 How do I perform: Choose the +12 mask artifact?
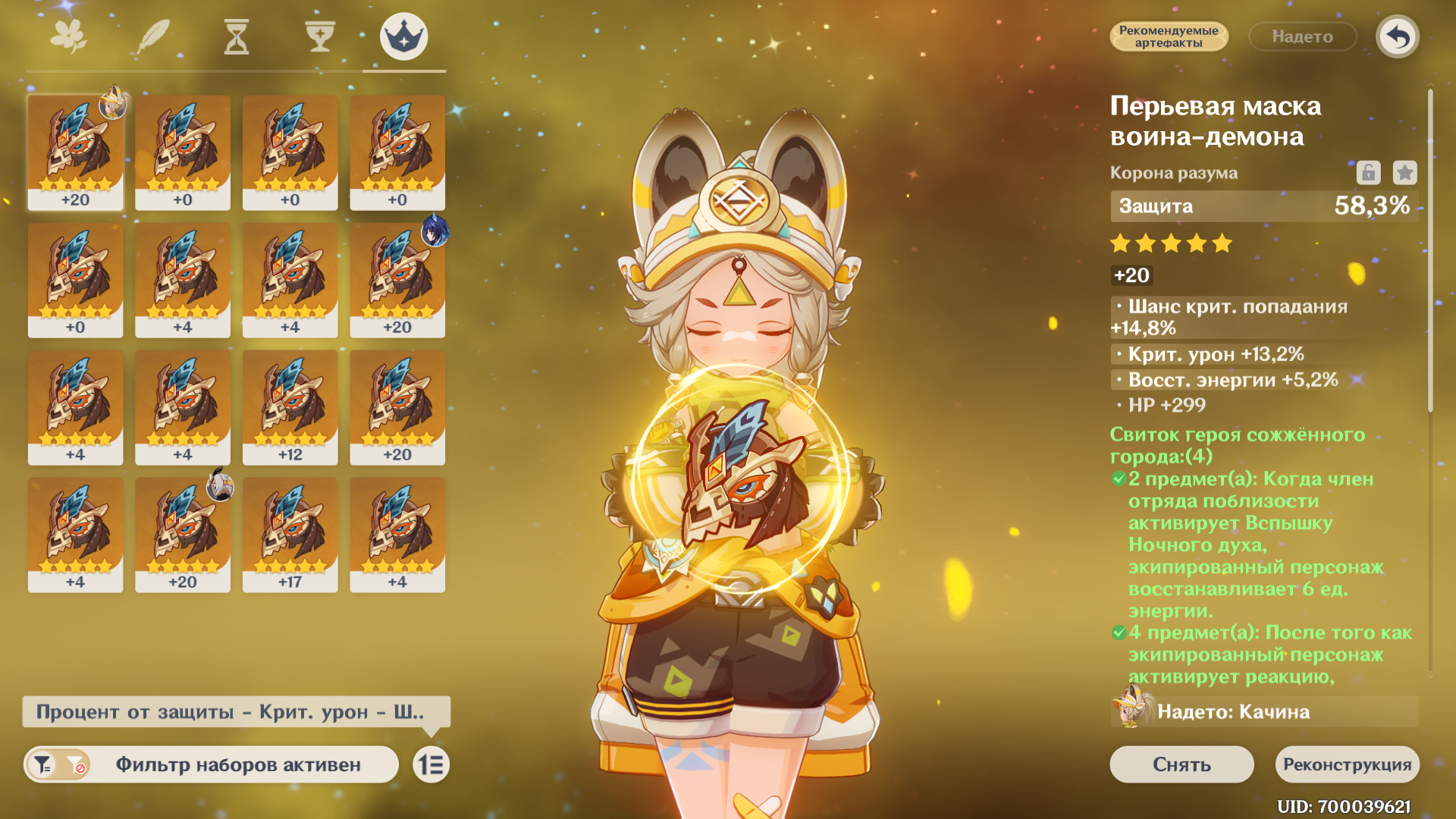click(290, 406)
